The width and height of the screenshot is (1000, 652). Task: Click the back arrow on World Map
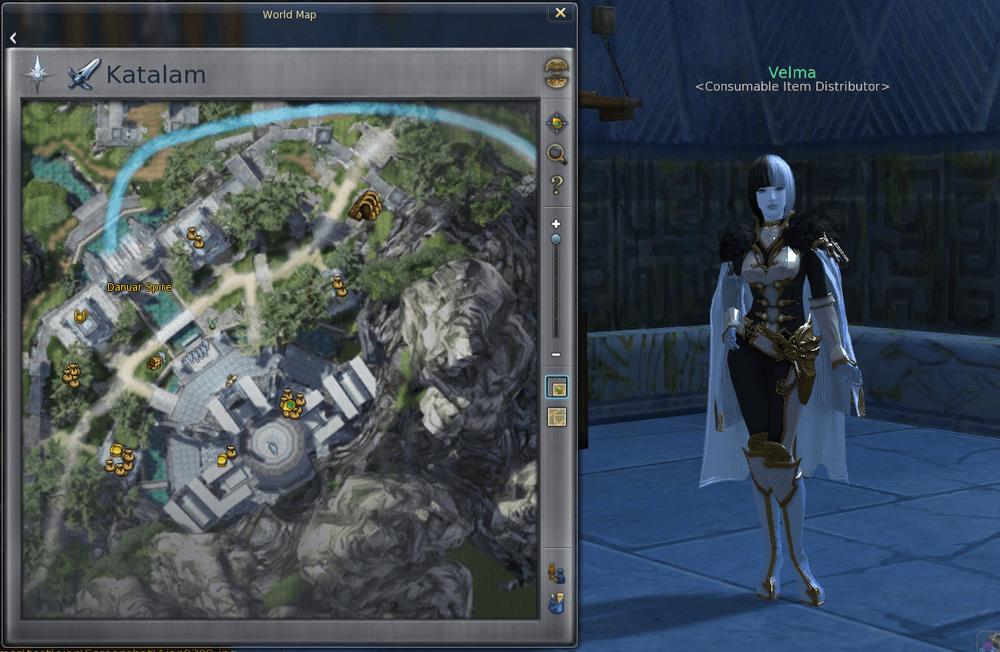coord(14,38)
